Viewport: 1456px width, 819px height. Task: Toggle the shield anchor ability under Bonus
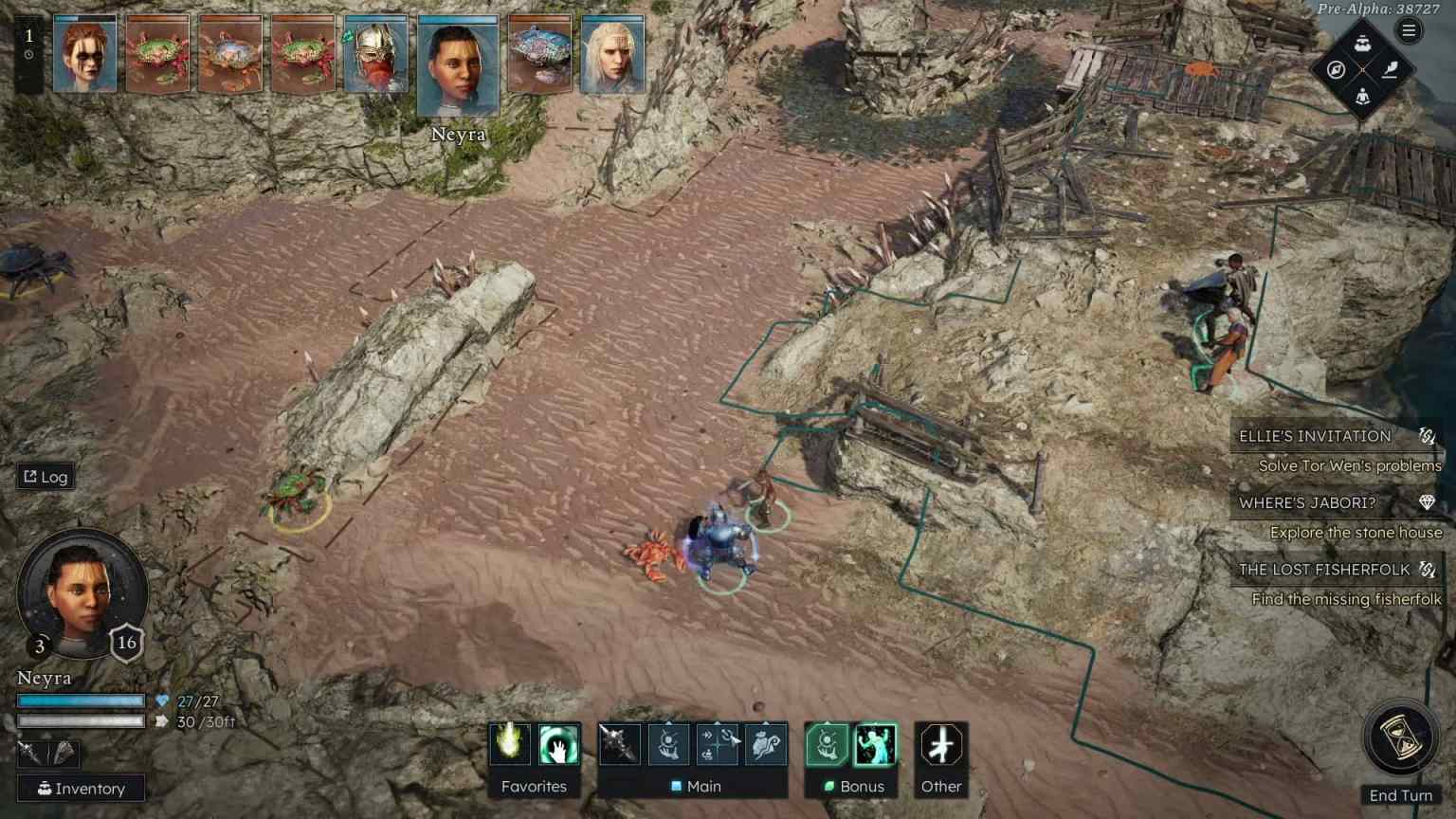click(x=827, y=747)
